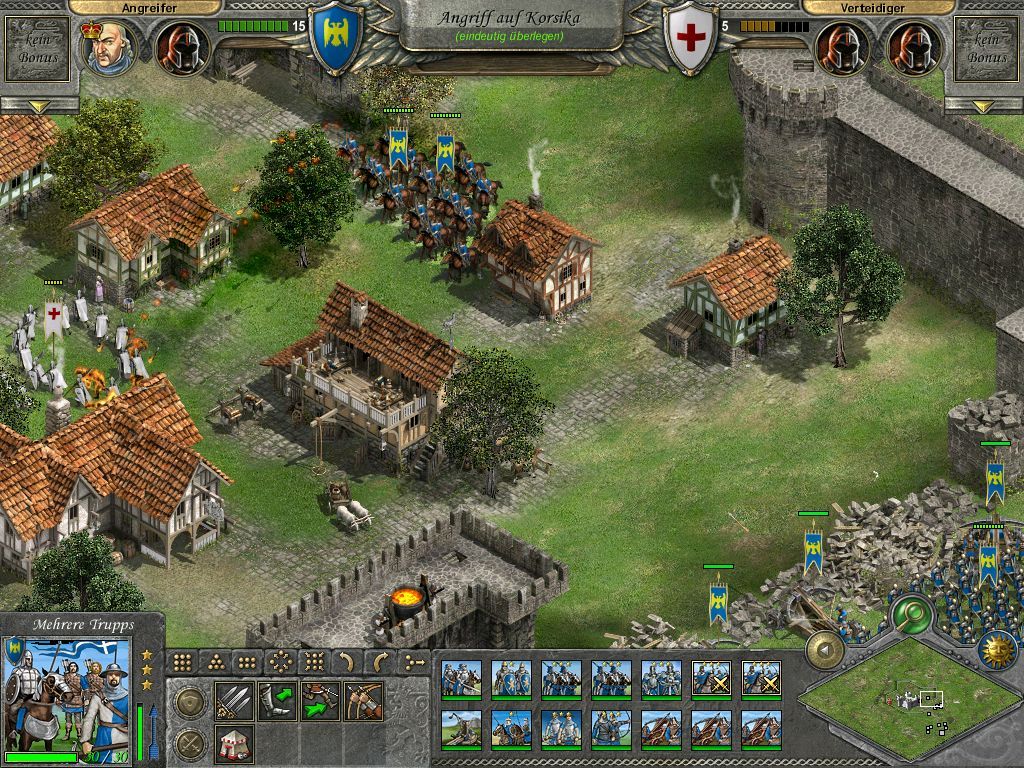The image size is (1024, 768).
Task: Choose the triangle wedge formation
Action: coord(215,662)
